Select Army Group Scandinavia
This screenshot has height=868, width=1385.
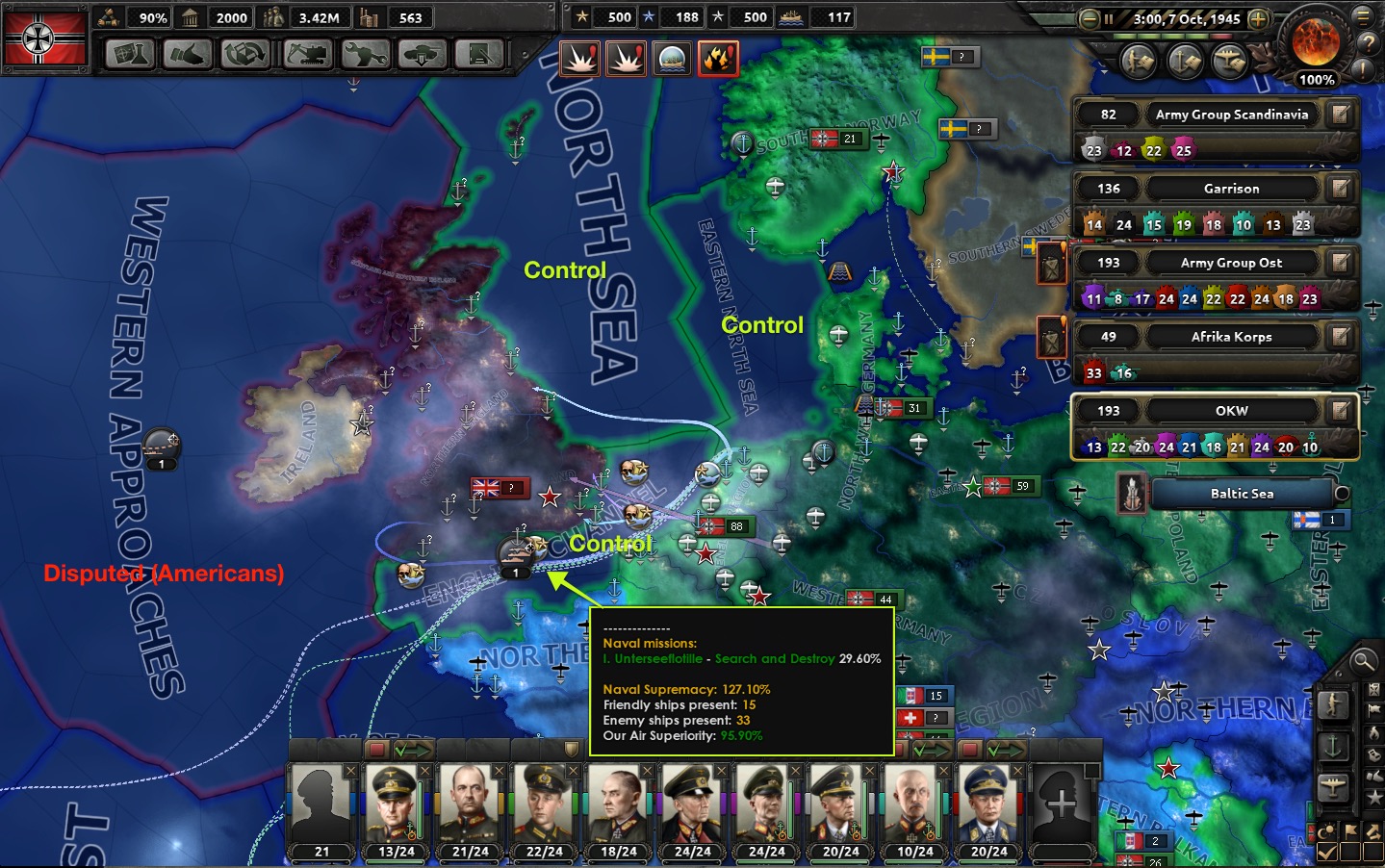click(x=1232, y=115)
